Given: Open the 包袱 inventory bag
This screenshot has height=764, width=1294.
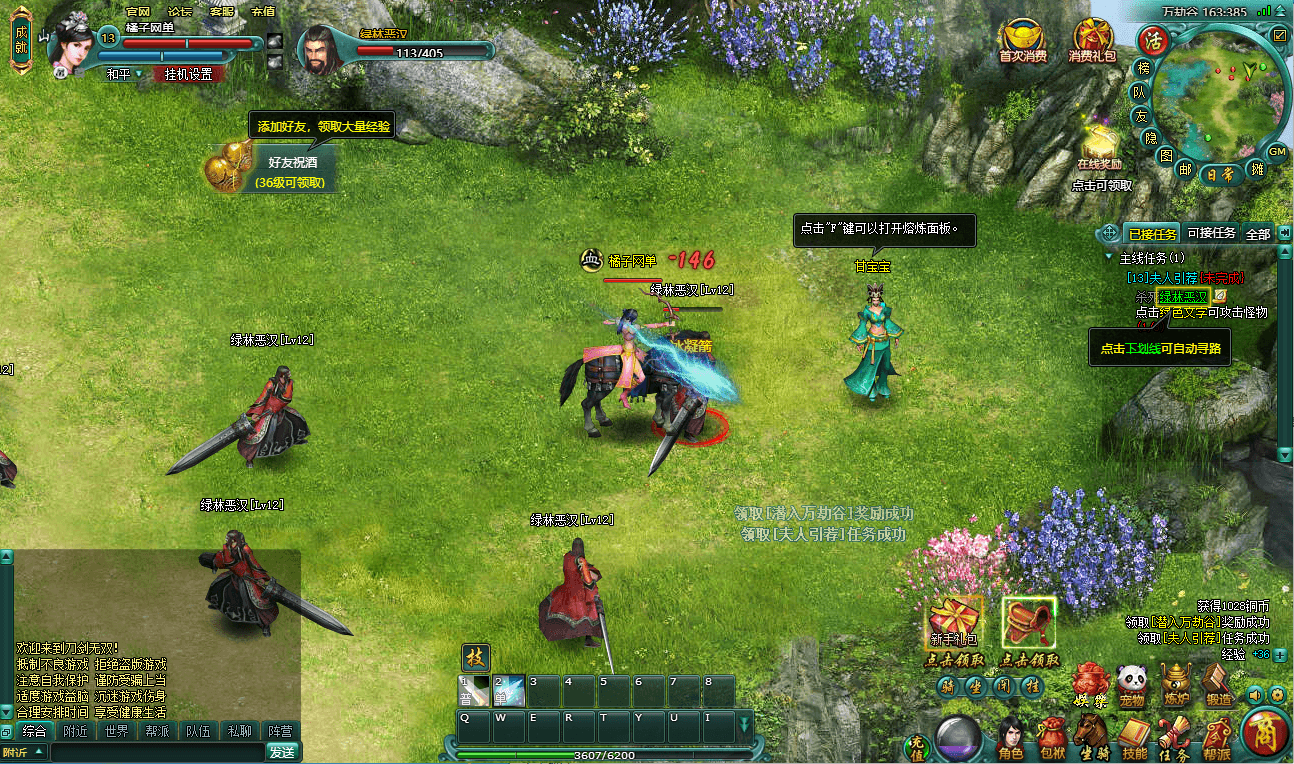Looking at the screenshot, I should point(1051,735).
